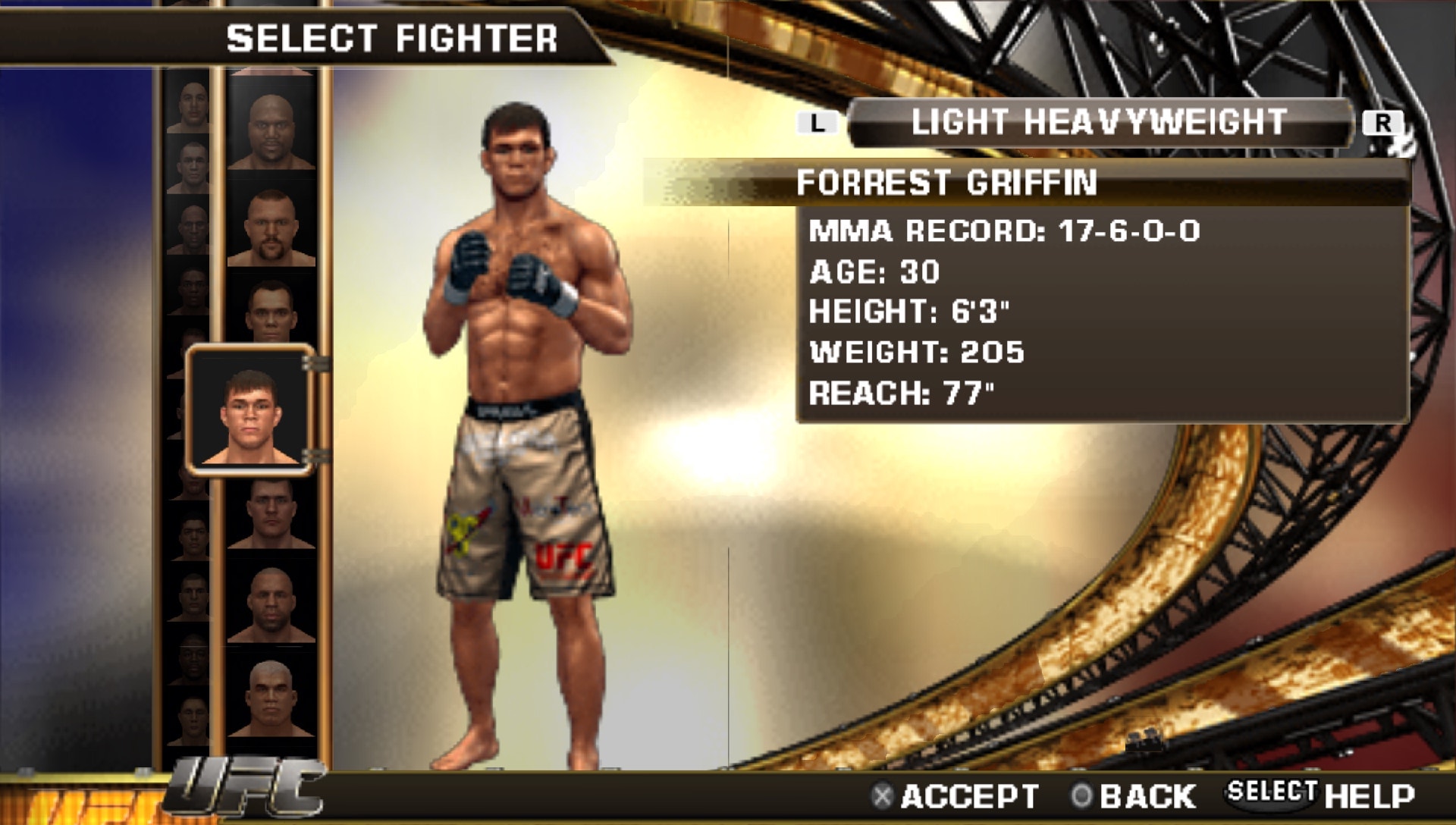This screenshot has height=825, width=1456.
Task: Click the Select Fighter header banner
Action: pos(394,33)
